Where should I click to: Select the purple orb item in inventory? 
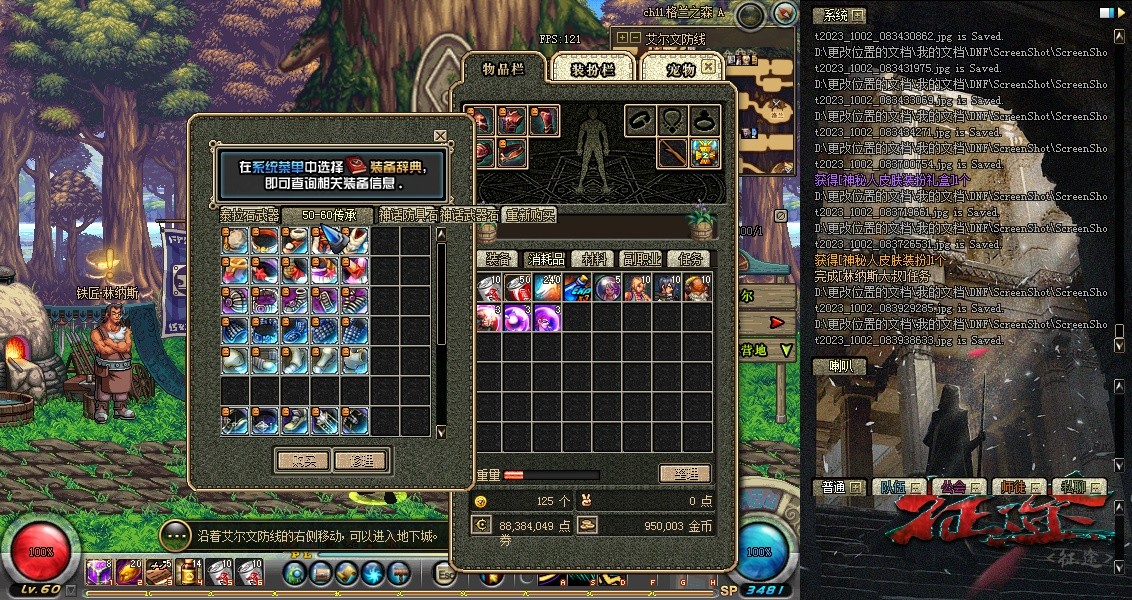(517, 318)
